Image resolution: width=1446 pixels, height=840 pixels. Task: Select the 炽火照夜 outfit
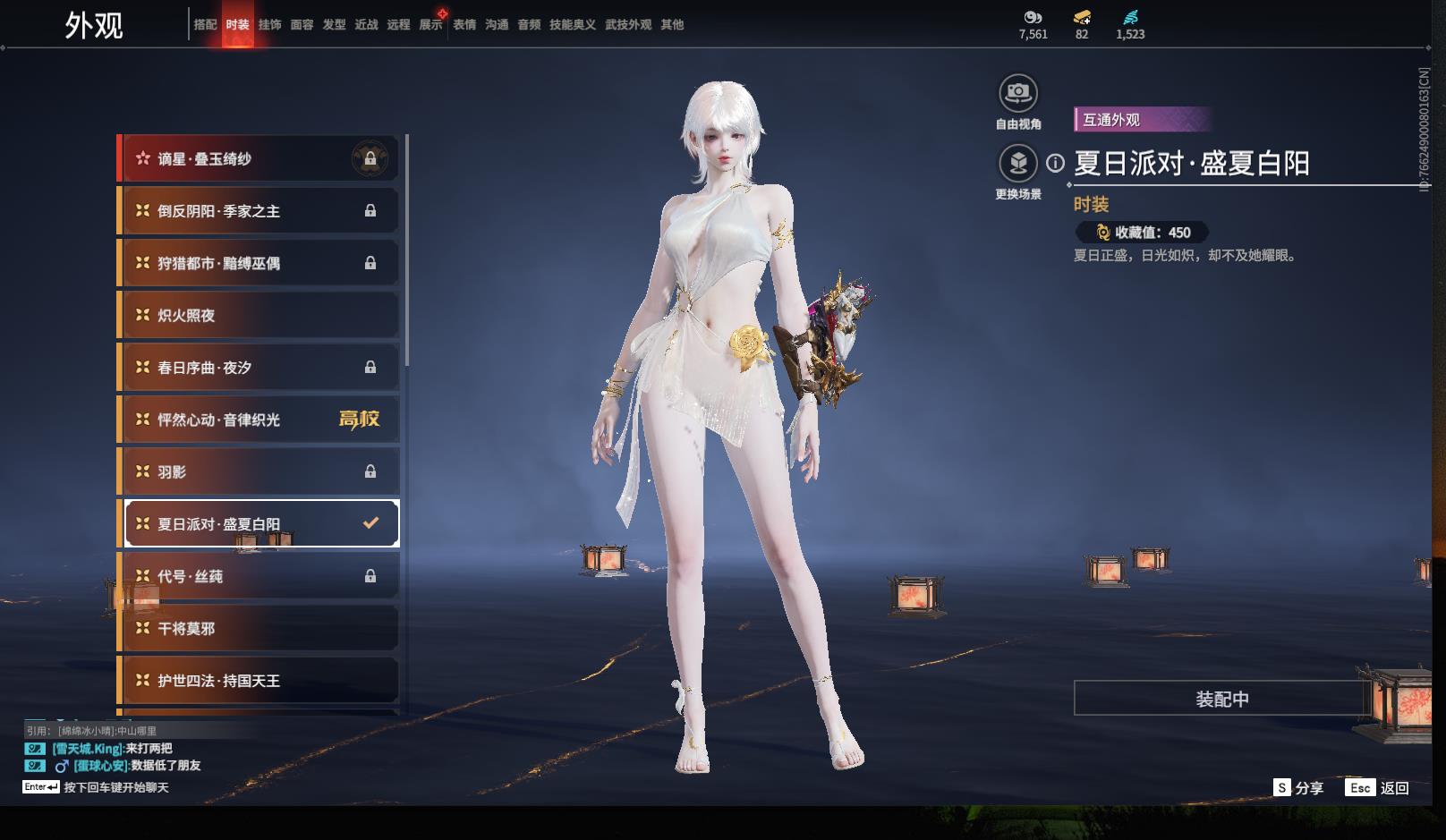click(x=259, y=315)
